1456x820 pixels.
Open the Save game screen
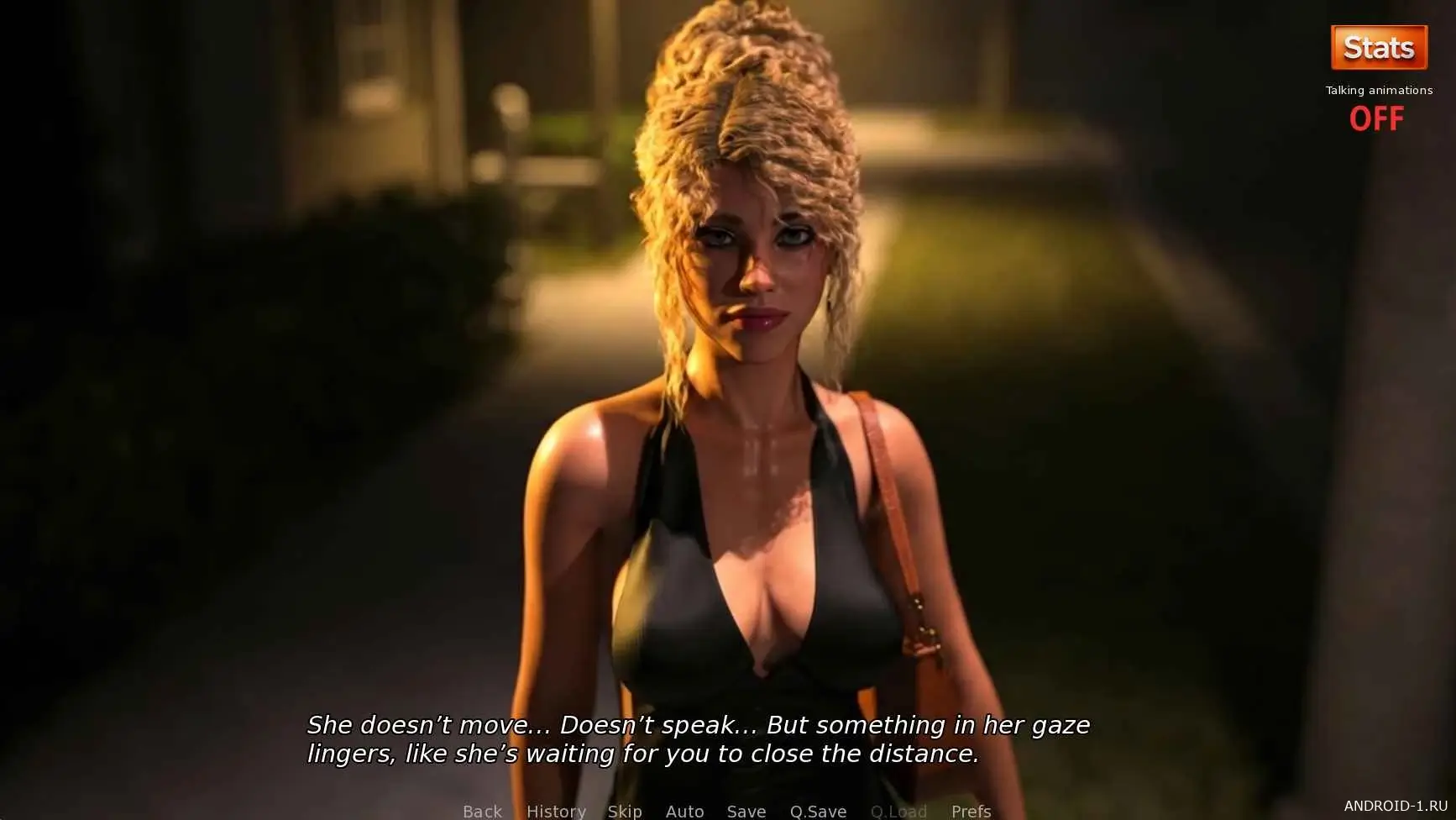click(x=746, y=811)
